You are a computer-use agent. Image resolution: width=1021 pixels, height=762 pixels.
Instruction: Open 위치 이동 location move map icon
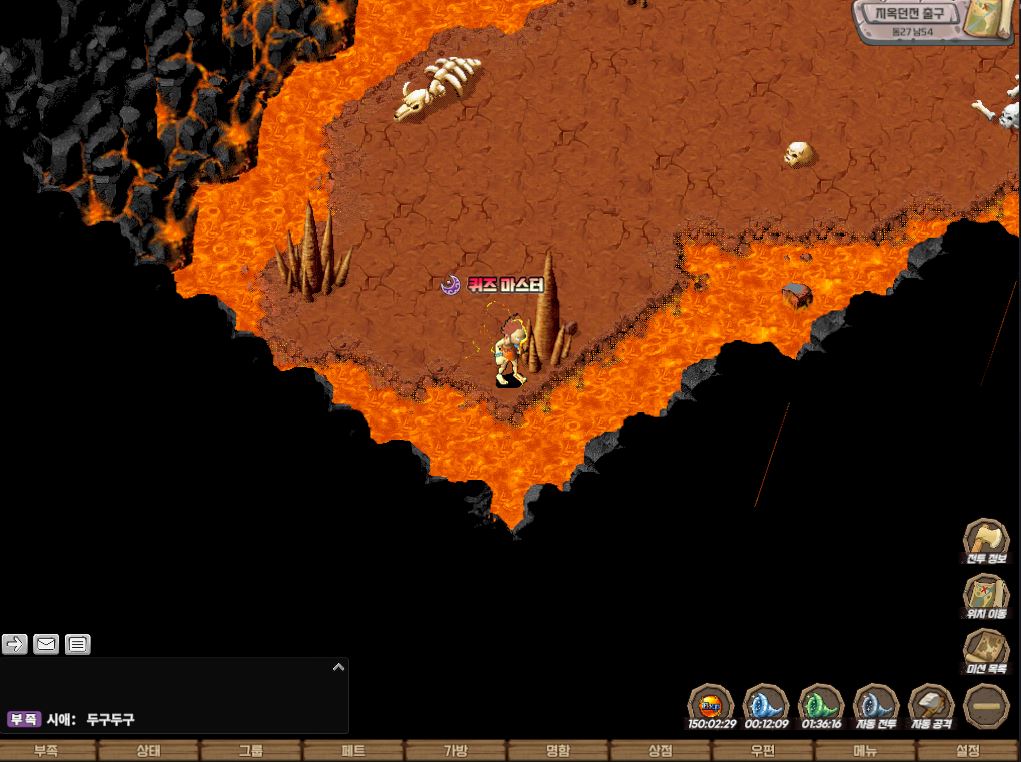(x=986, y=594)
